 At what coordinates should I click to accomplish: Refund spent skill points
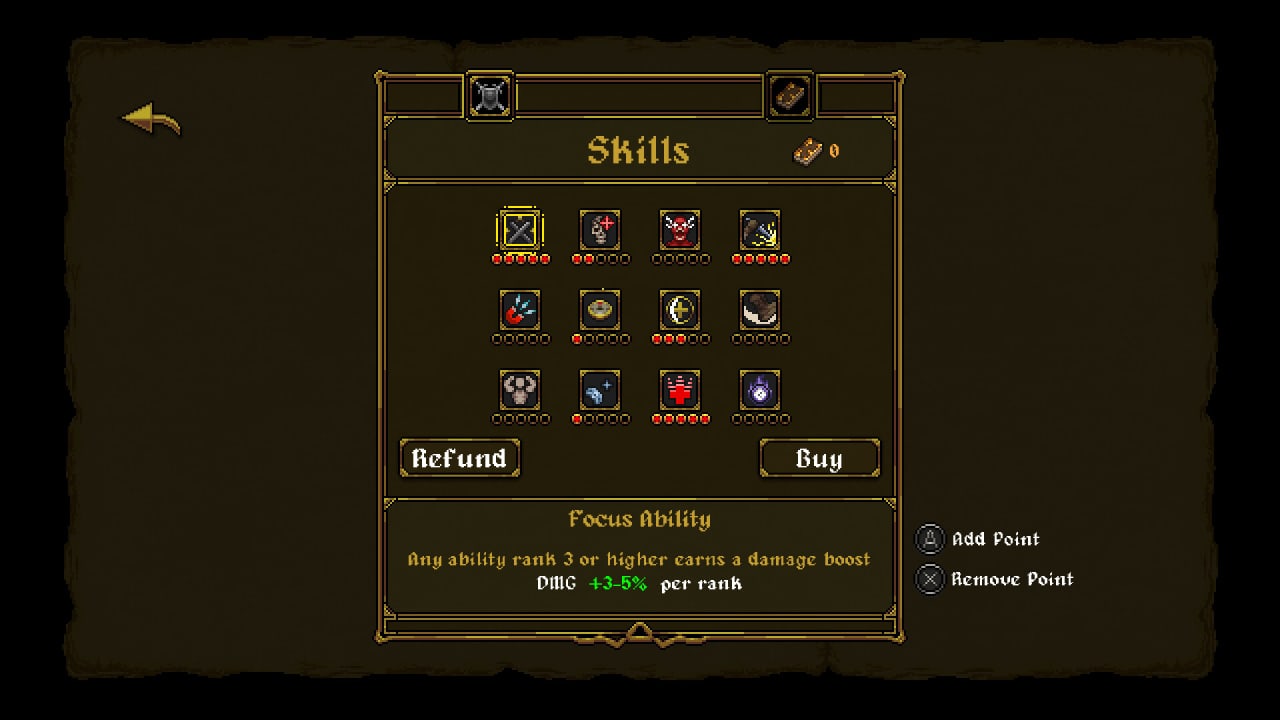click(x=459, y=458)
